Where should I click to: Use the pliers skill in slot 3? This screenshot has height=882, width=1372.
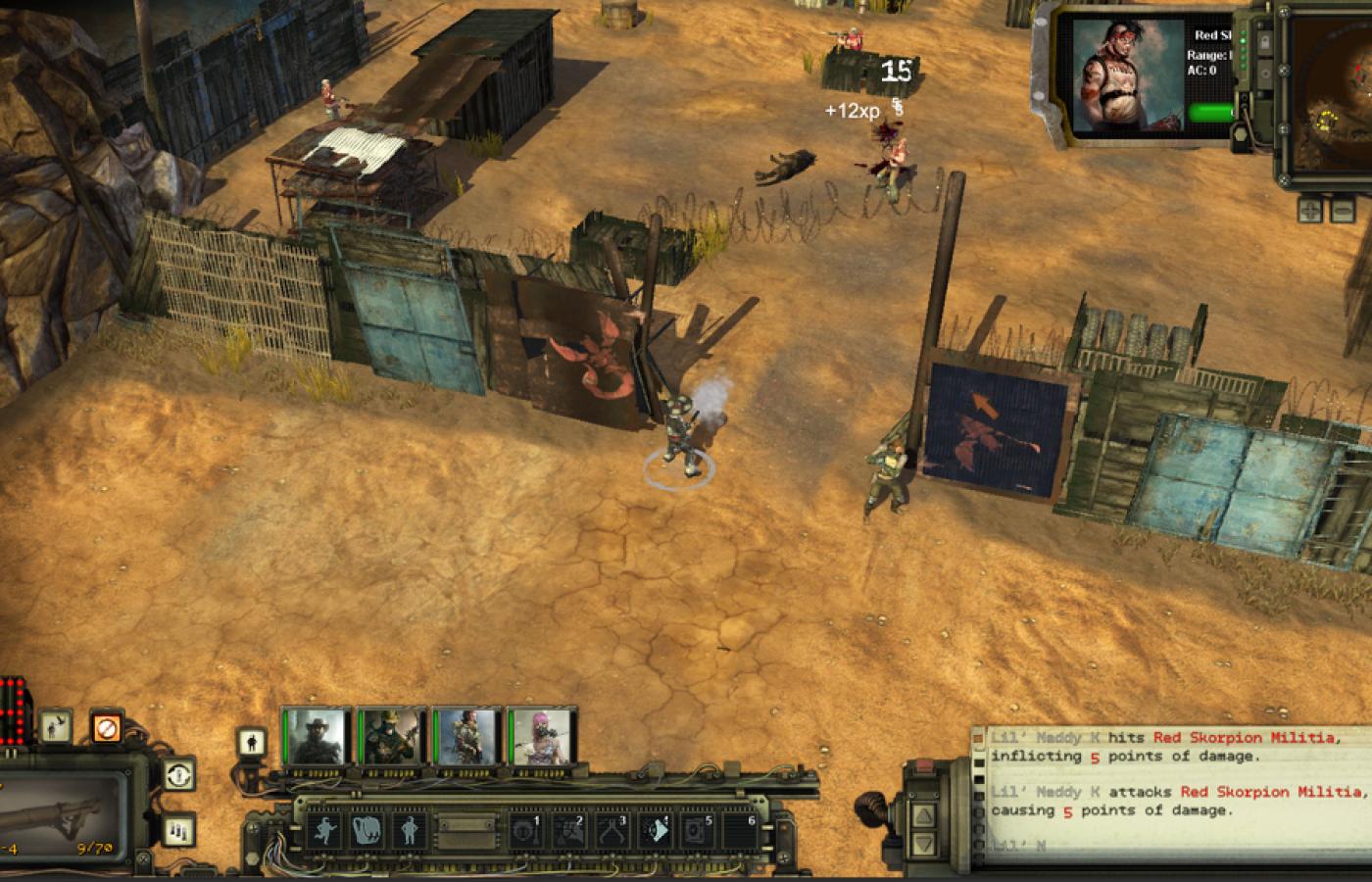[x=612, y=831]
